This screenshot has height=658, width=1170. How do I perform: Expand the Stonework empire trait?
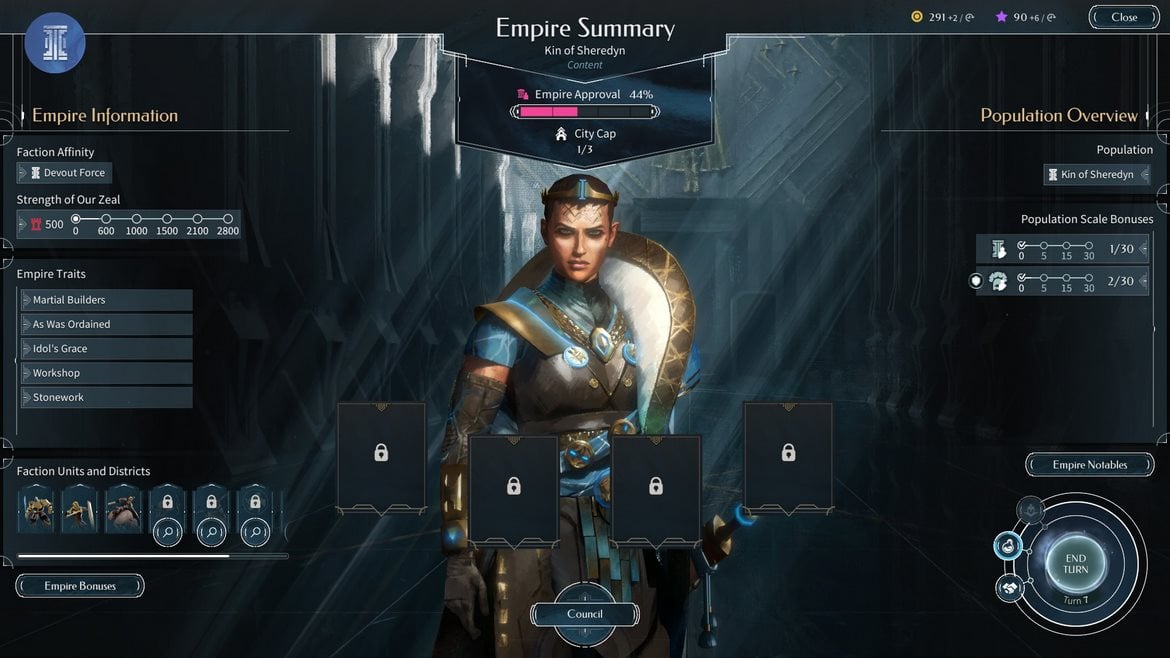click(x=106, y=397)
